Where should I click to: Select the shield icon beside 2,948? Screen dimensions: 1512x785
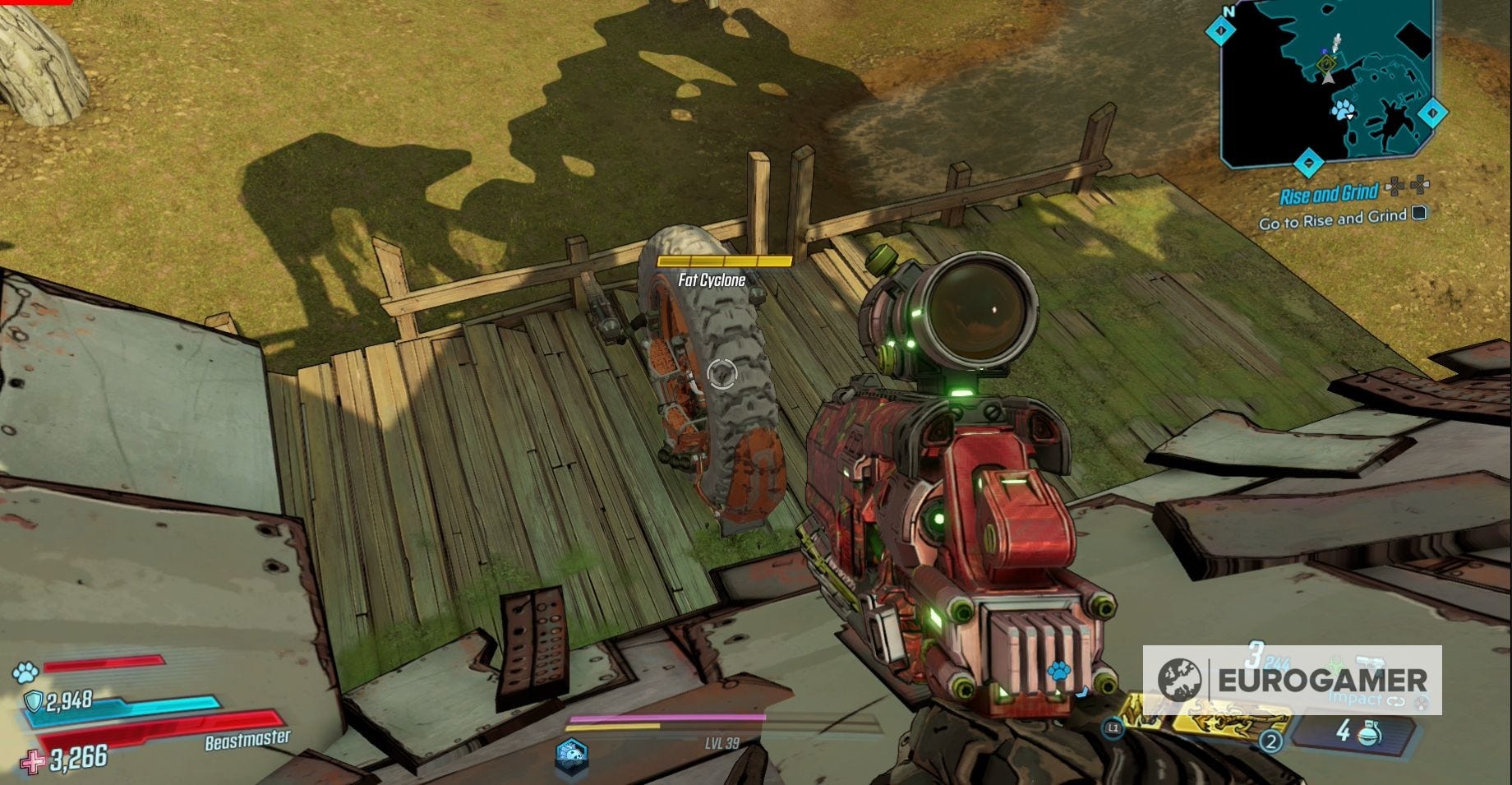[x=33, y=701]
